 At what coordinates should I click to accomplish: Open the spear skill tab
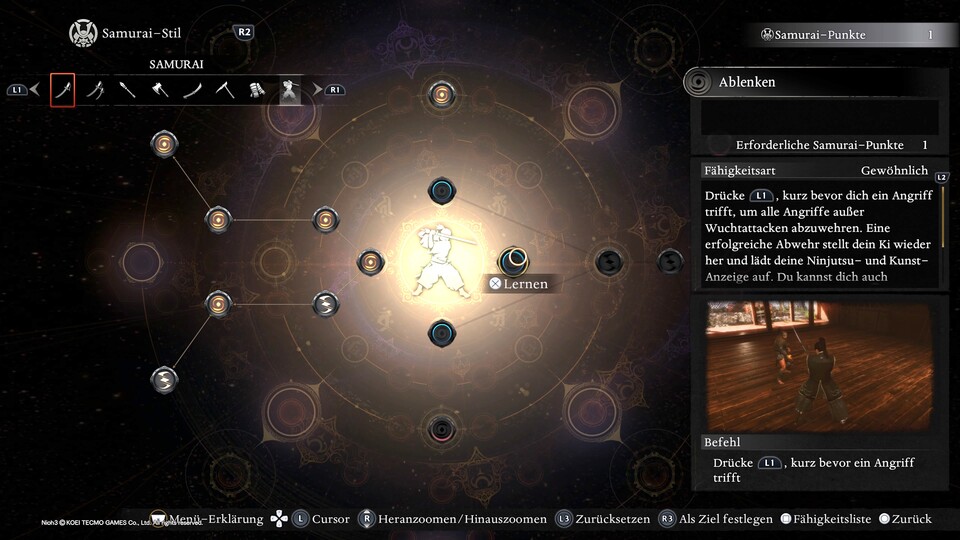(x=127, y=90)
